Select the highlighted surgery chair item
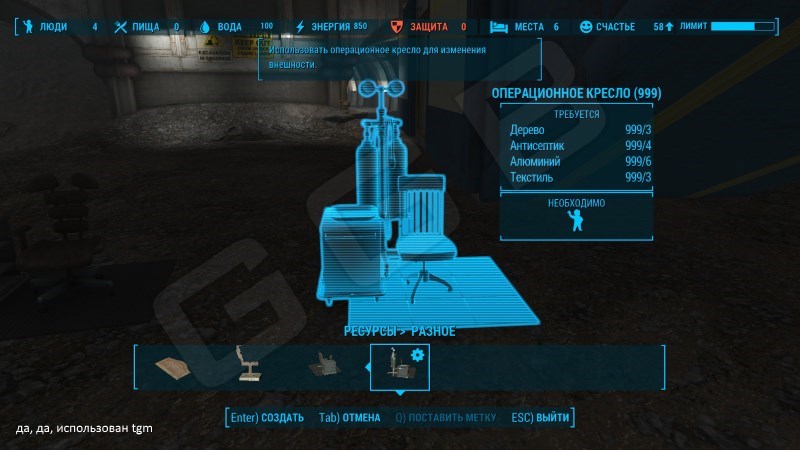This screenshot has height=450, width=800. (x=400, y=368)
